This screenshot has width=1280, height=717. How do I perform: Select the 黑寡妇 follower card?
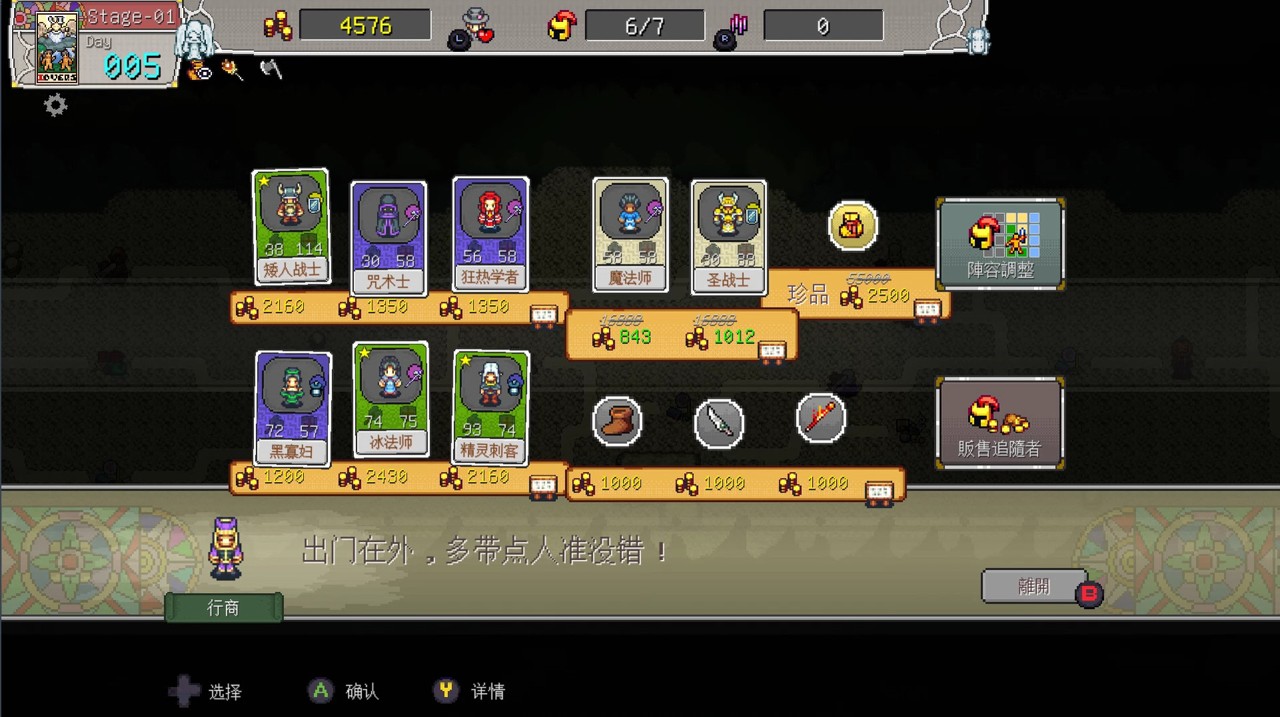pos(292,408)
